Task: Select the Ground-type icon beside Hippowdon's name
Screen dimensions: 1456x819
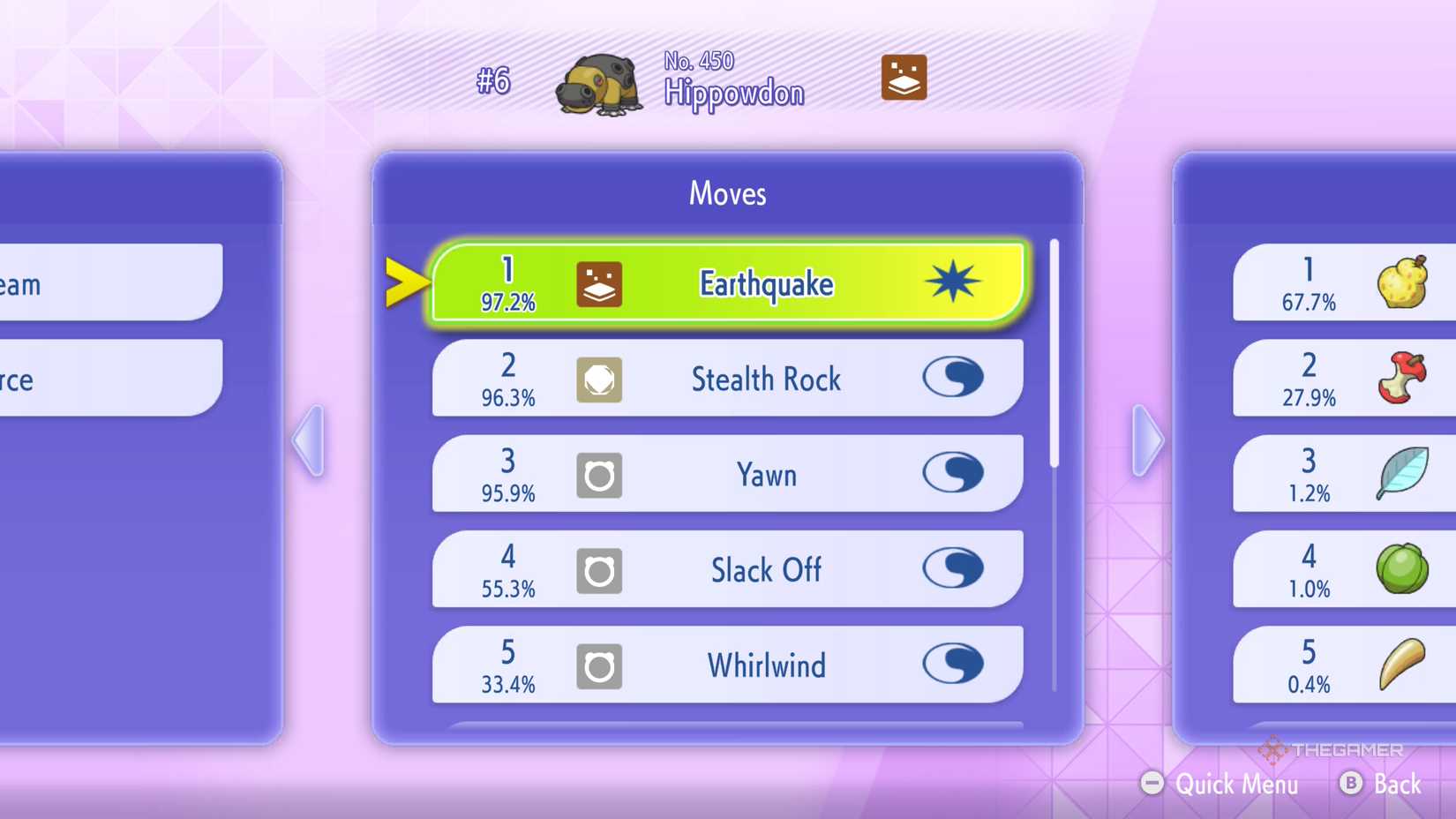Action: pyautogui.click(x=903, y=78)
